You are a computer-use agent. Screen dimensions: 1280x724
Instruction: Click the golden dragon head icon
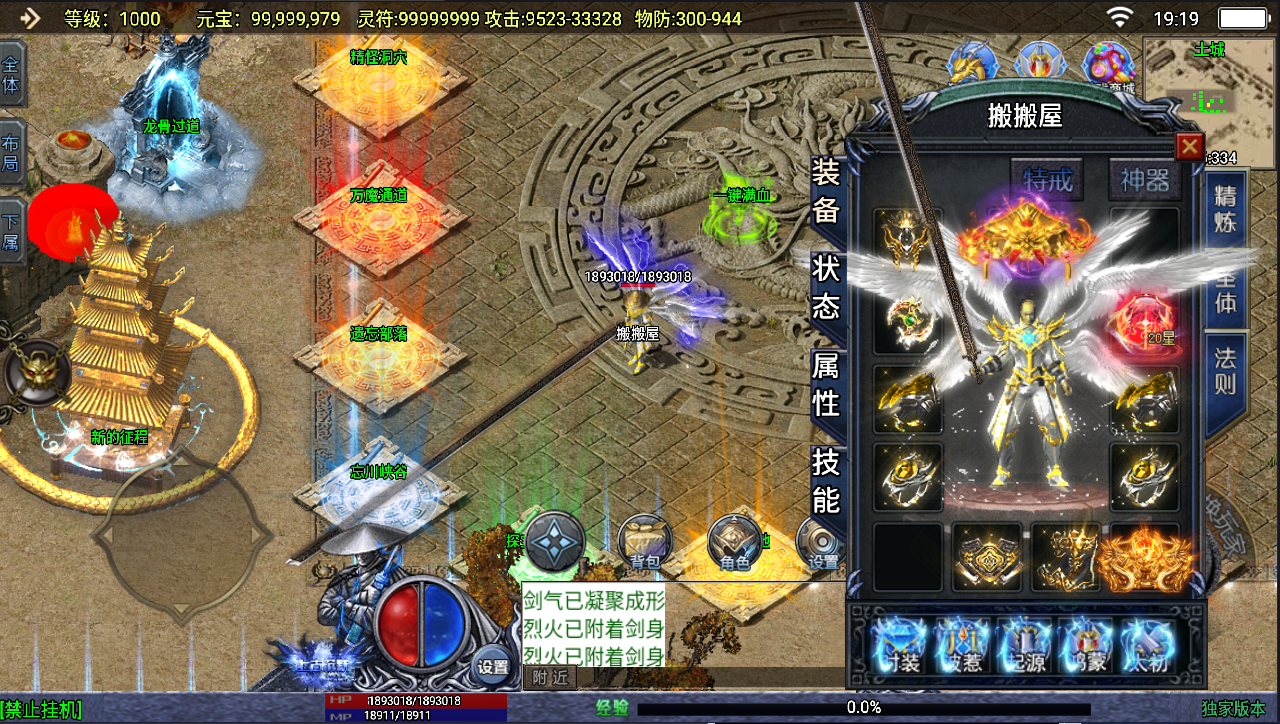(x=972, y=64)
